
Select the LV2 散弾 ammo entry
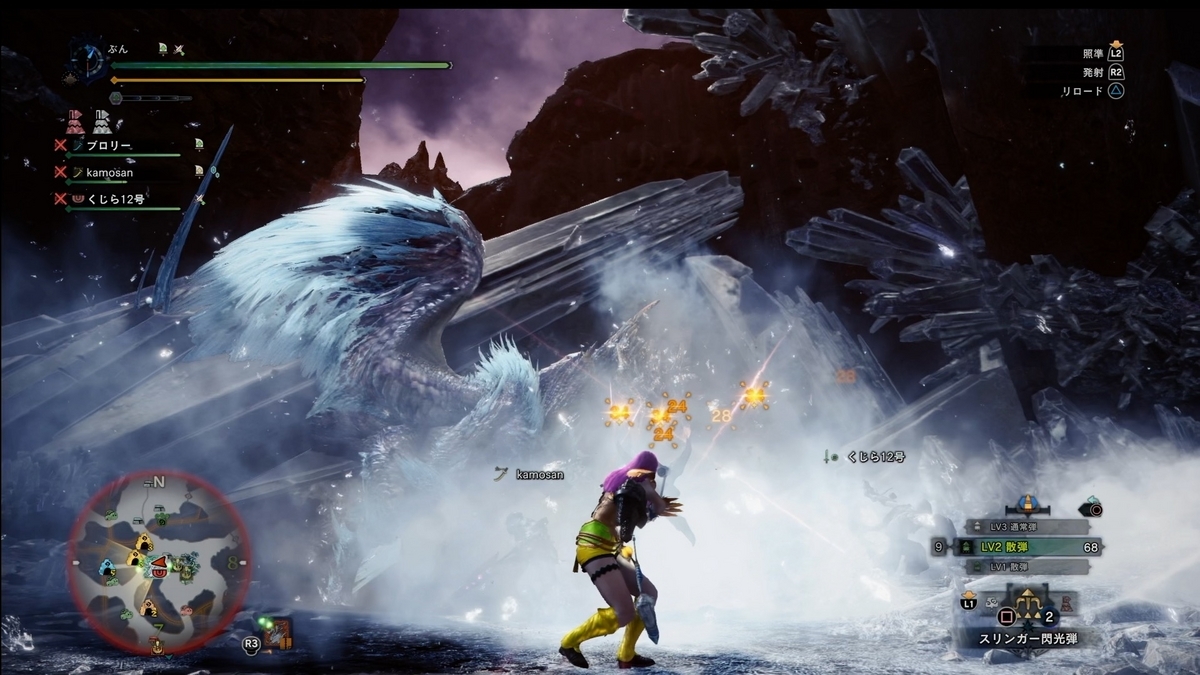coord(1023,546)
